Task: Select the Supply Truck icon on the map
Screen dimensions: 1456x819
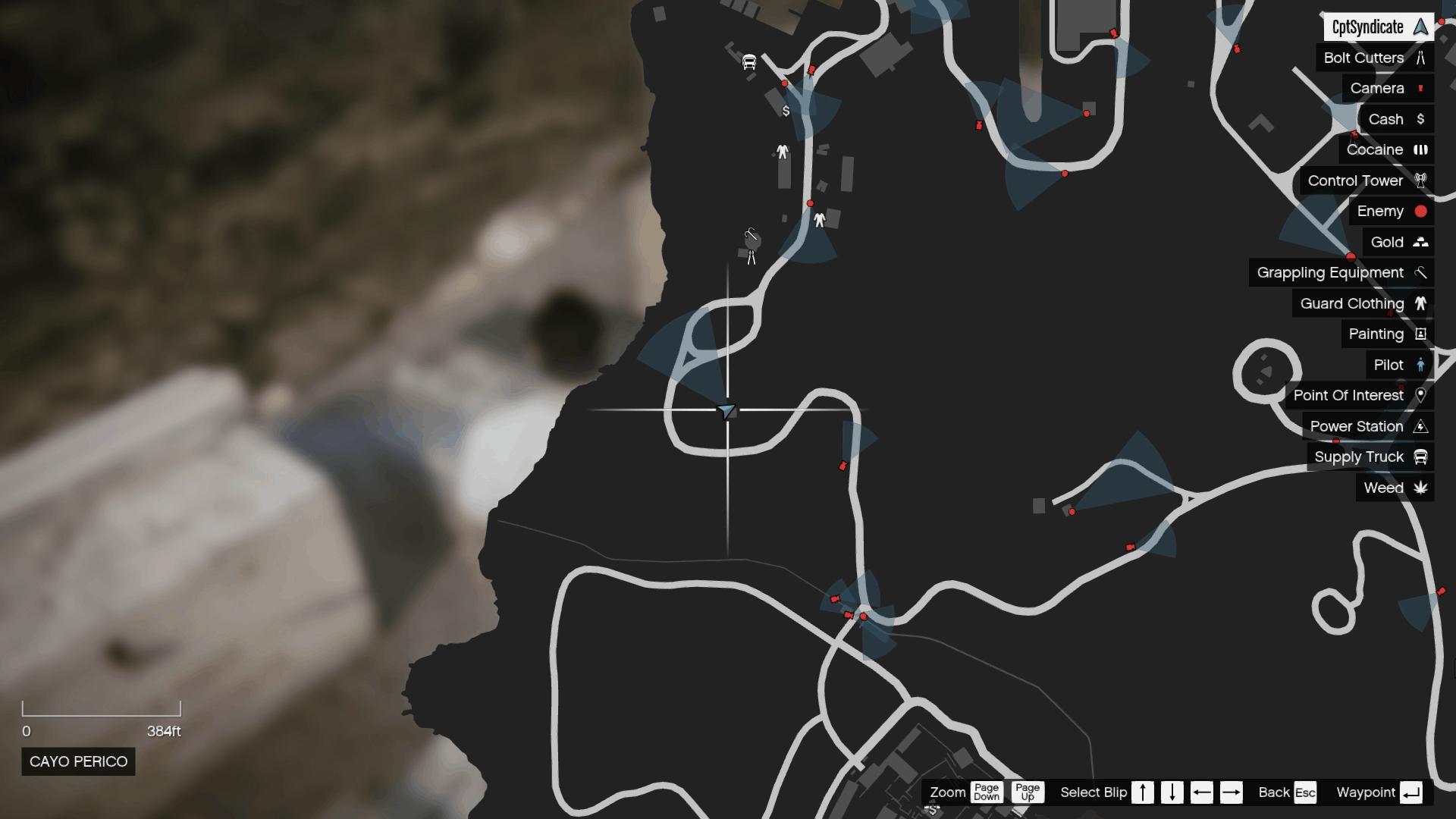Action: pyautogui.click(x=749, y=61)
